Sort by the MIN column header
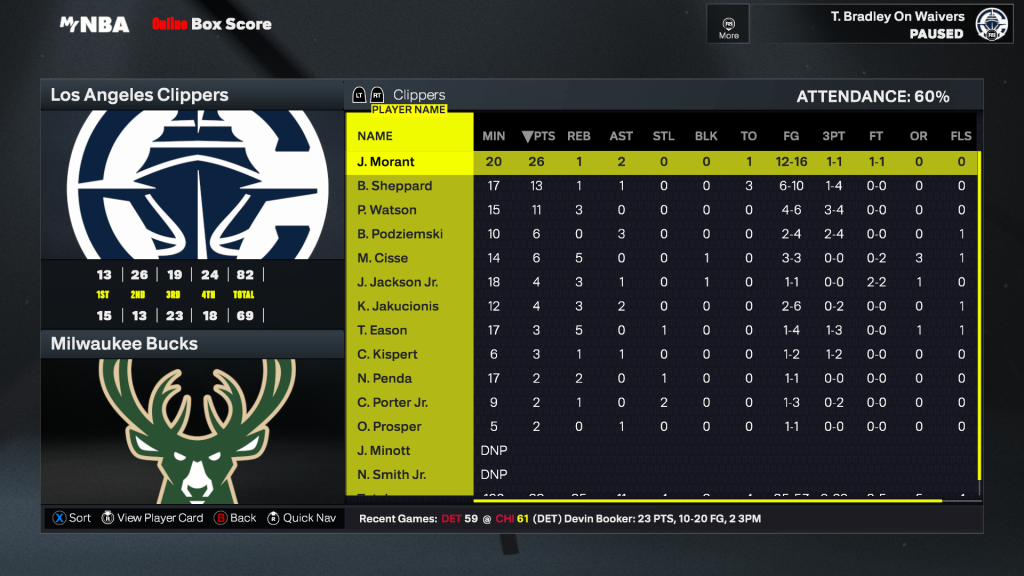The height and width of the screenshot is (576, 1024). point(493,136)
